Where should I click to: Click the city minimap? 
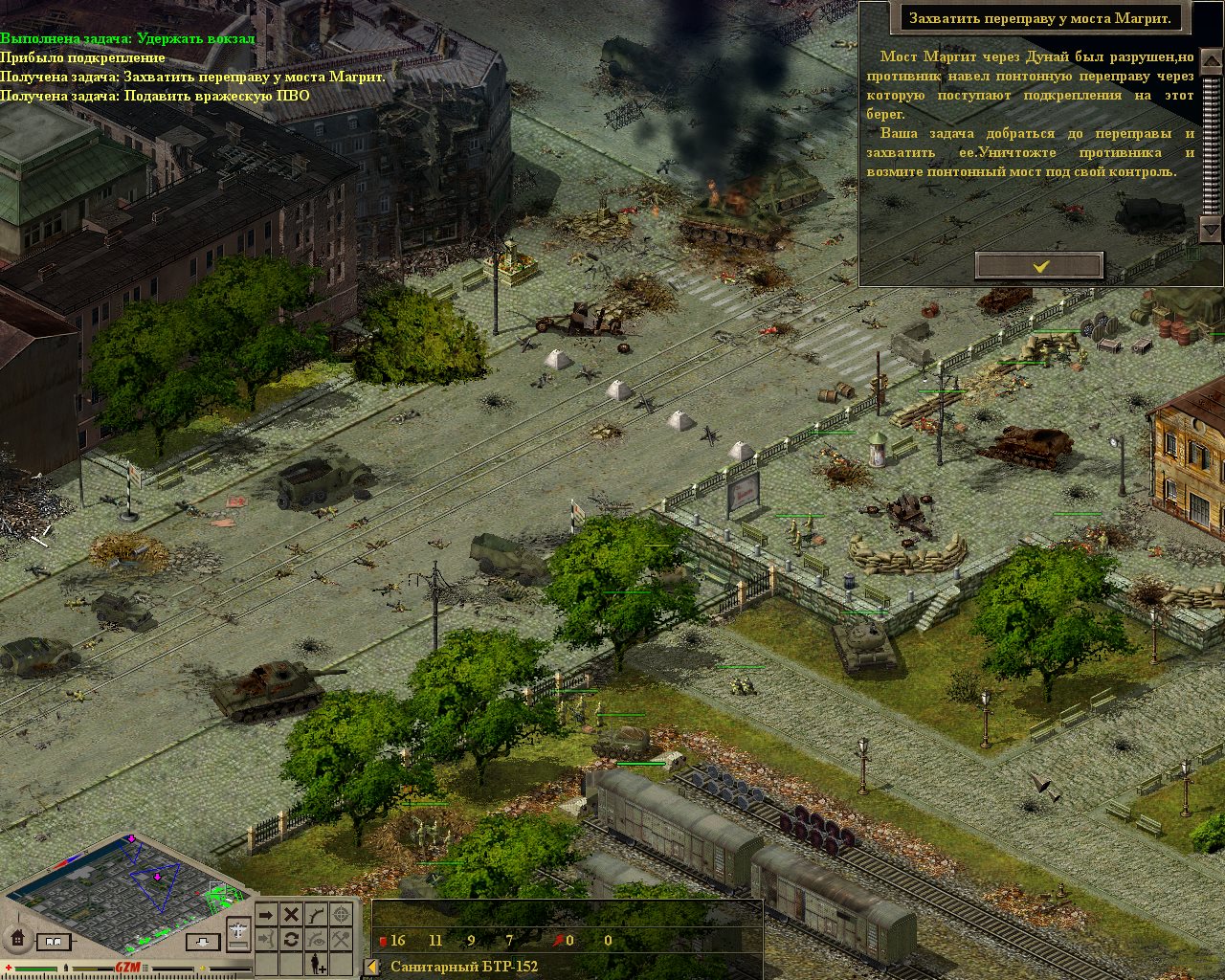pos(129,889)
